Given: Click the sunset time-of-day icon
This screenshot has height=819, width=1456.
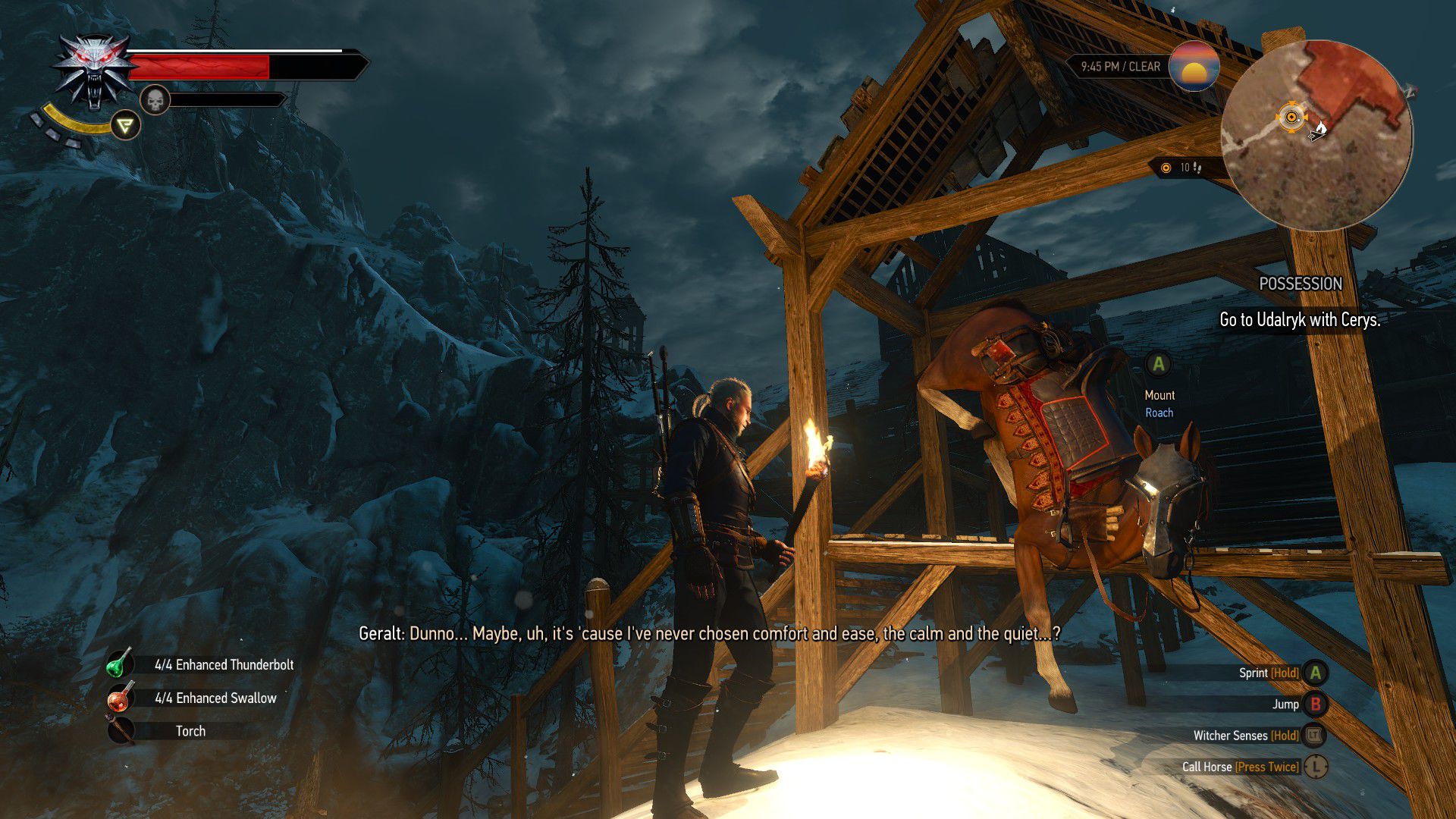Looking at the screenshot, I should (1194, 67).
